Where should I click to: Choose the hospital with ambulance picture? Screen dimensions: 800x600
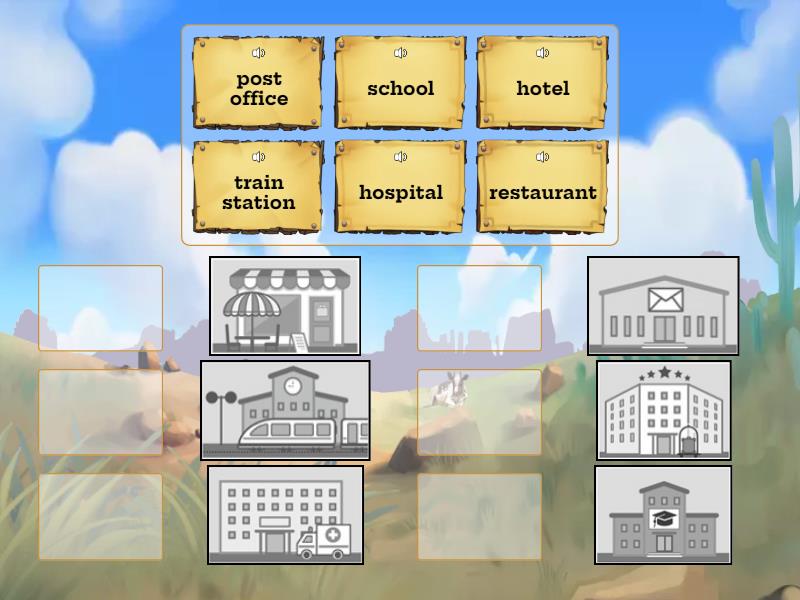[x=285, y=514]
